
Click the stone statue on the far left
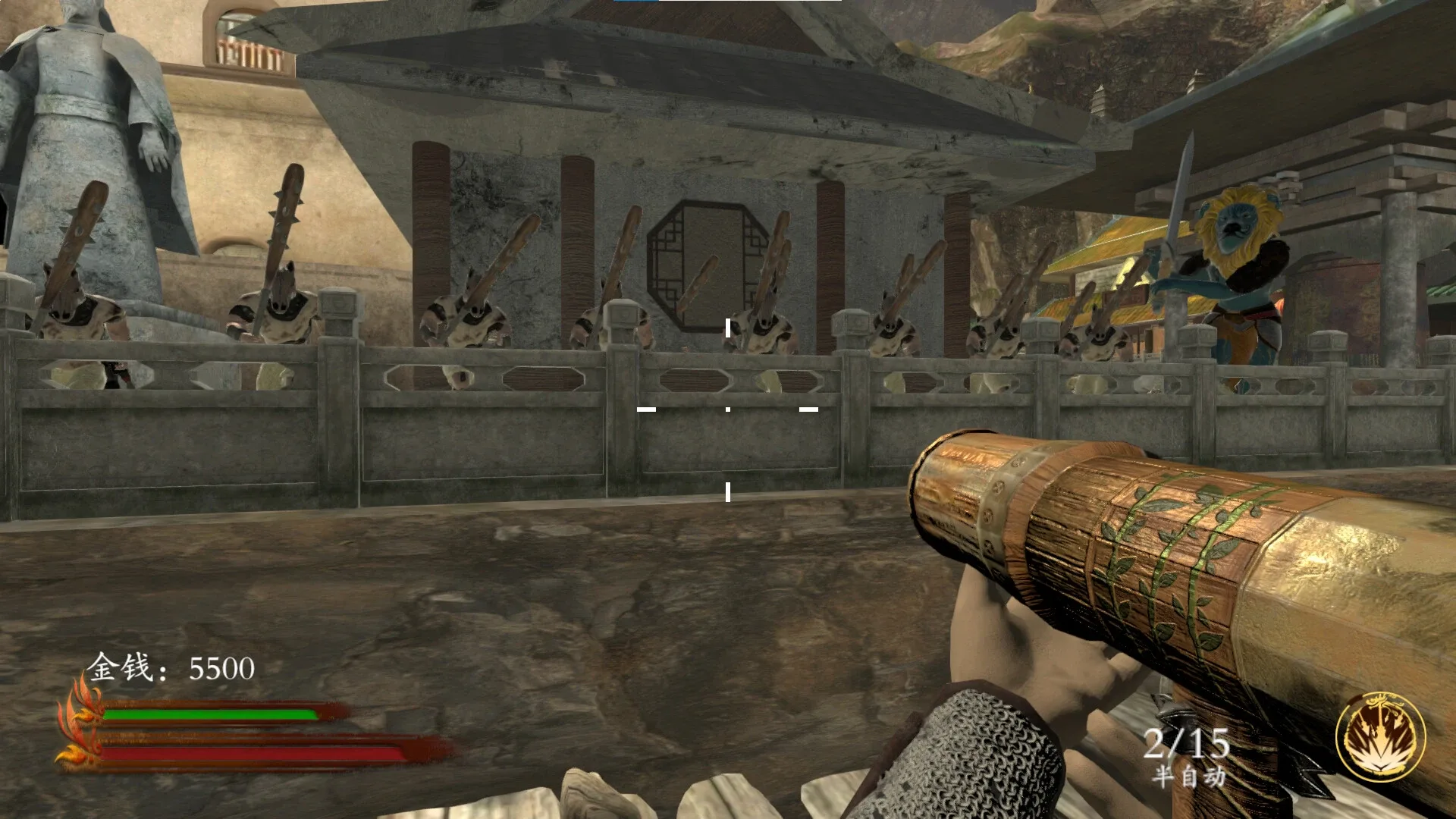click(83, 121)
